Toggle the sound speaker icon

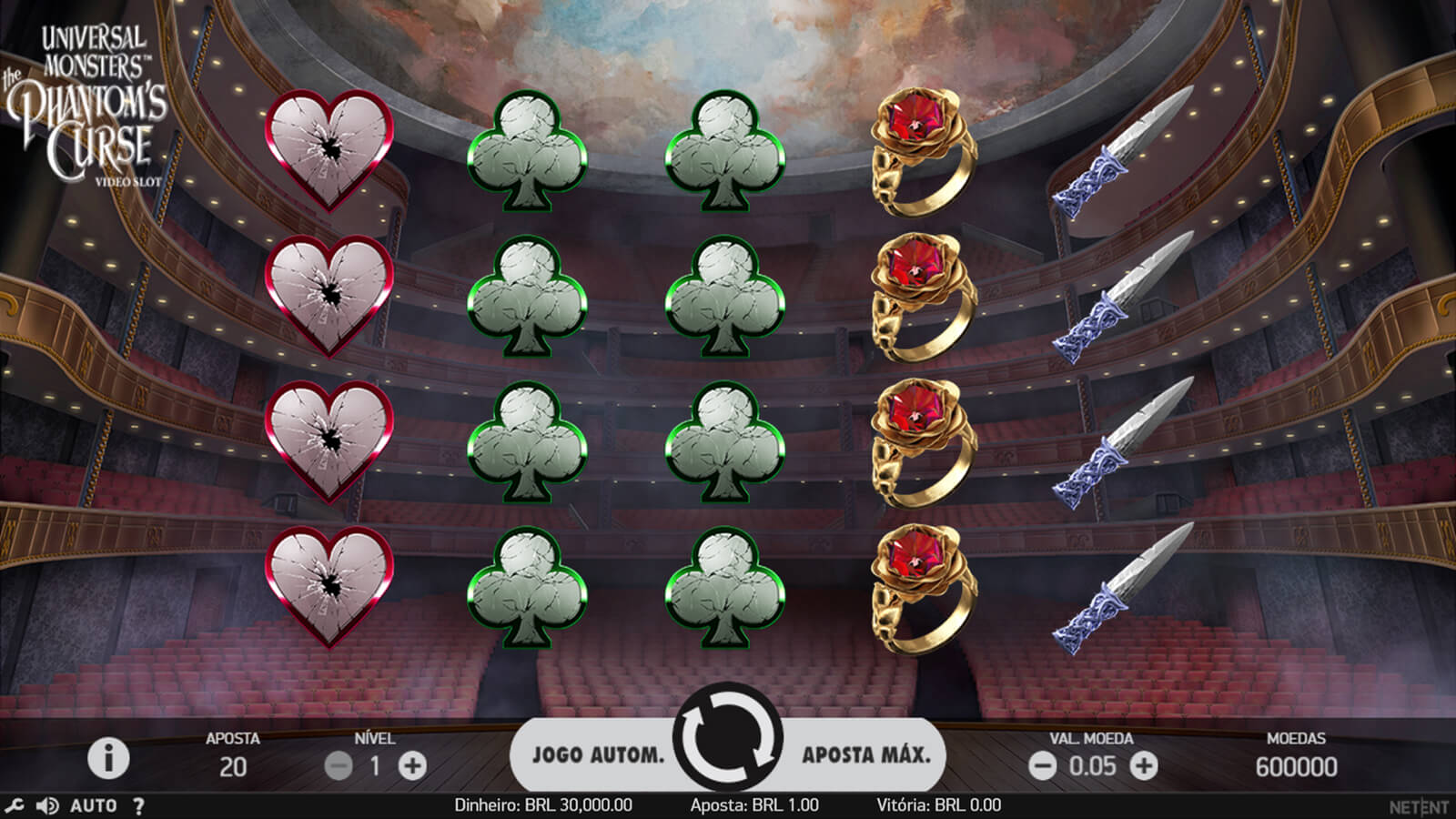[x=46, y=805]
